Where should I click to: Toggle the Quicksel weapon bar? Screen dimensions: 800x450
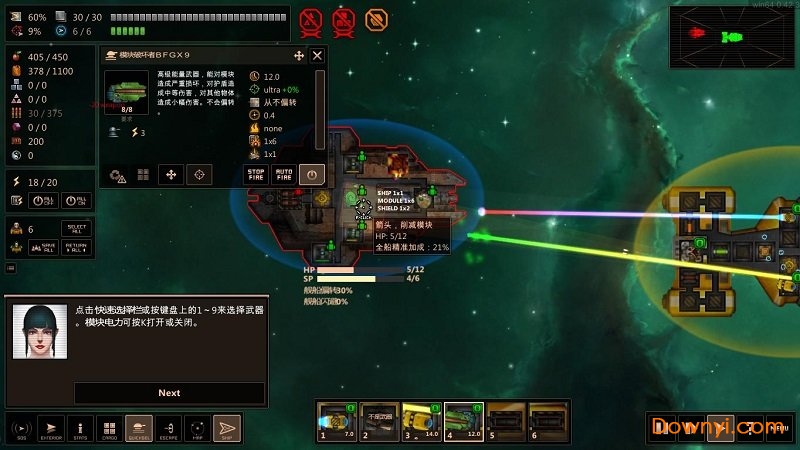coord(139,428)
